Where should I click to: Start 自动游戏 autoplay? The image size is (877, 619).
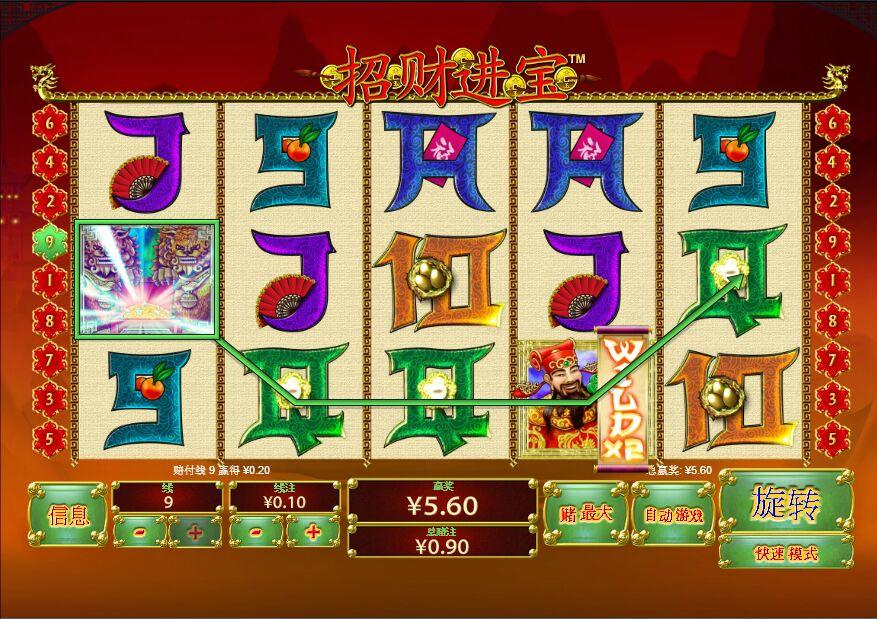(x=673, y=514)
